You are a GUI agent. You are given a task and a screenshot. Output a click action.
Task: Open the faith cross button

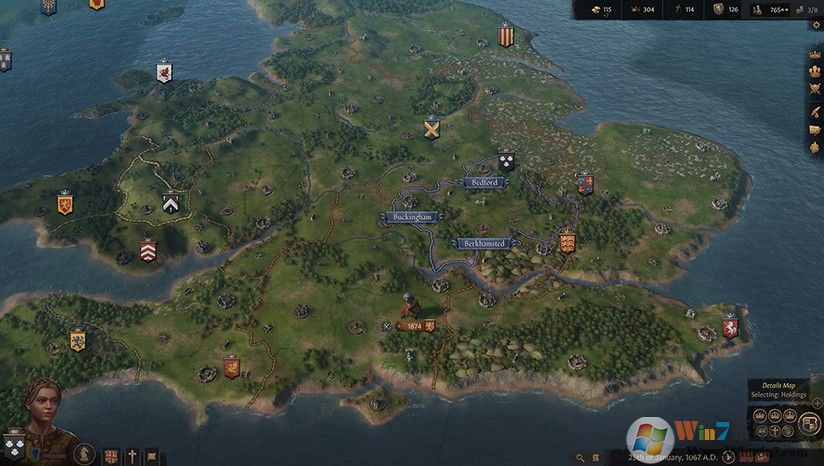tap(131, 455)
